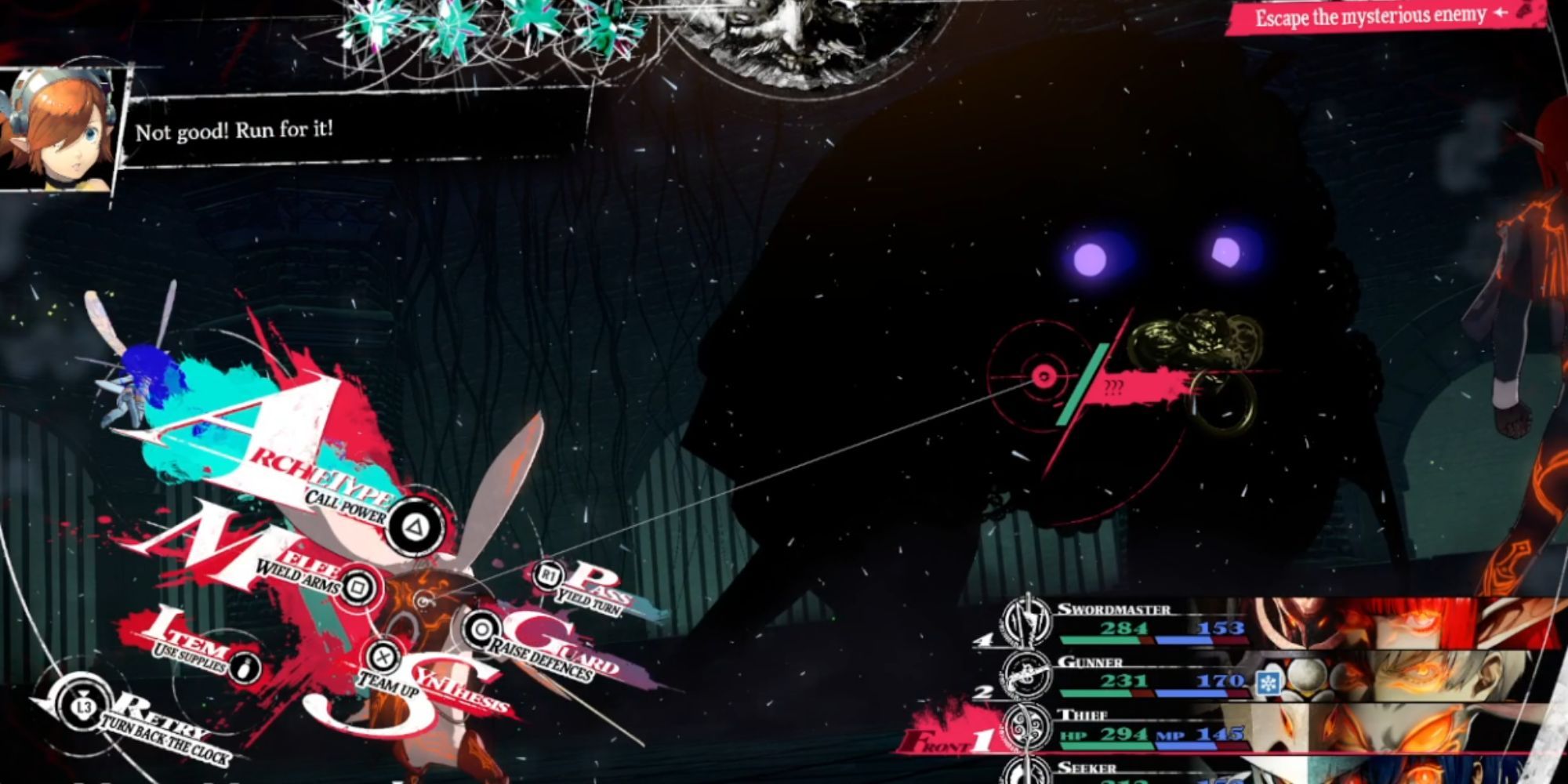
Task: Open the Item Use Supplies command
Action: (x=245, y=668)
